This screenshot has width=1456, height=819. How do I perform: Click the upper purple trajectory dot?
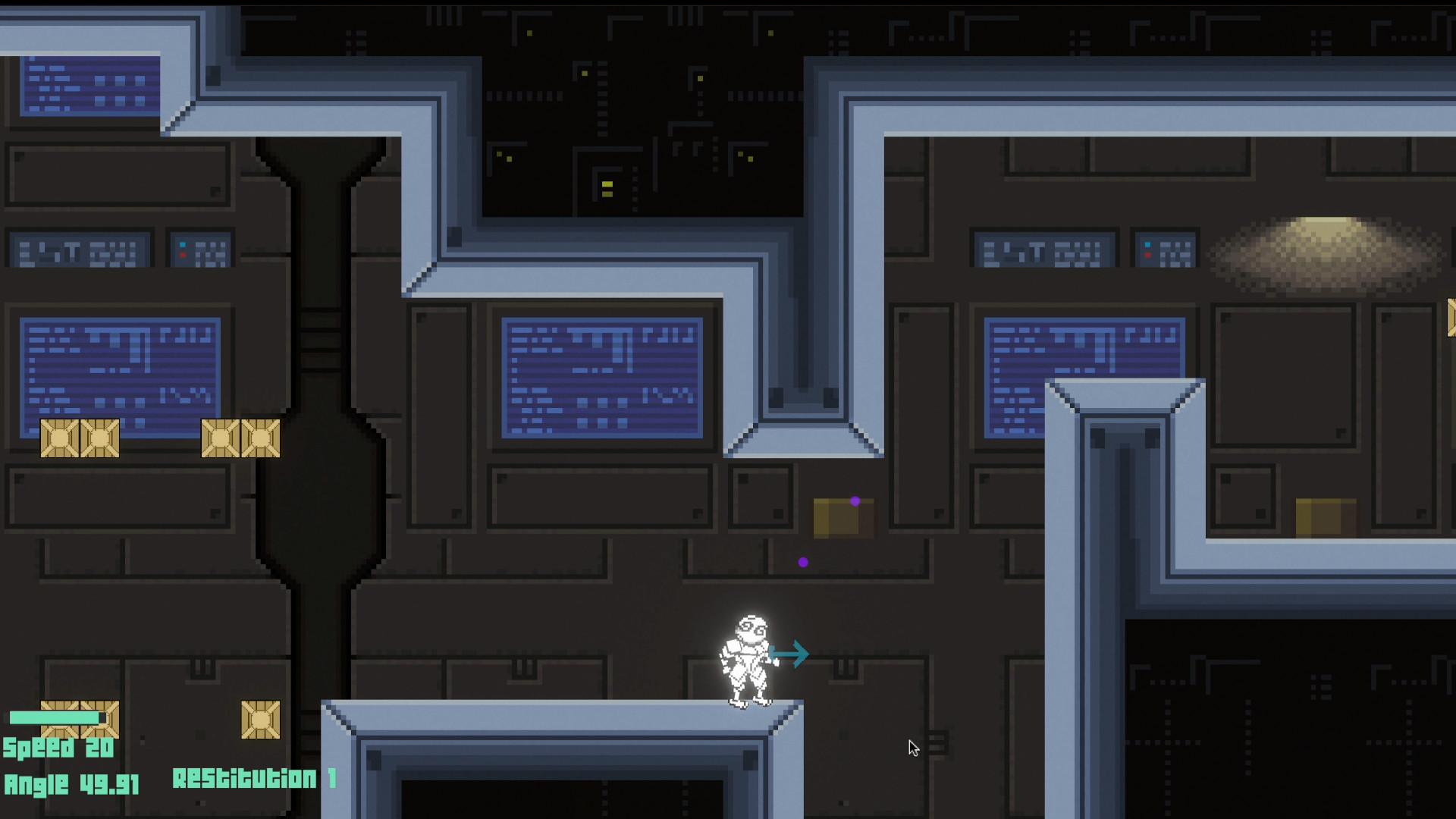[x=856, y=500]
